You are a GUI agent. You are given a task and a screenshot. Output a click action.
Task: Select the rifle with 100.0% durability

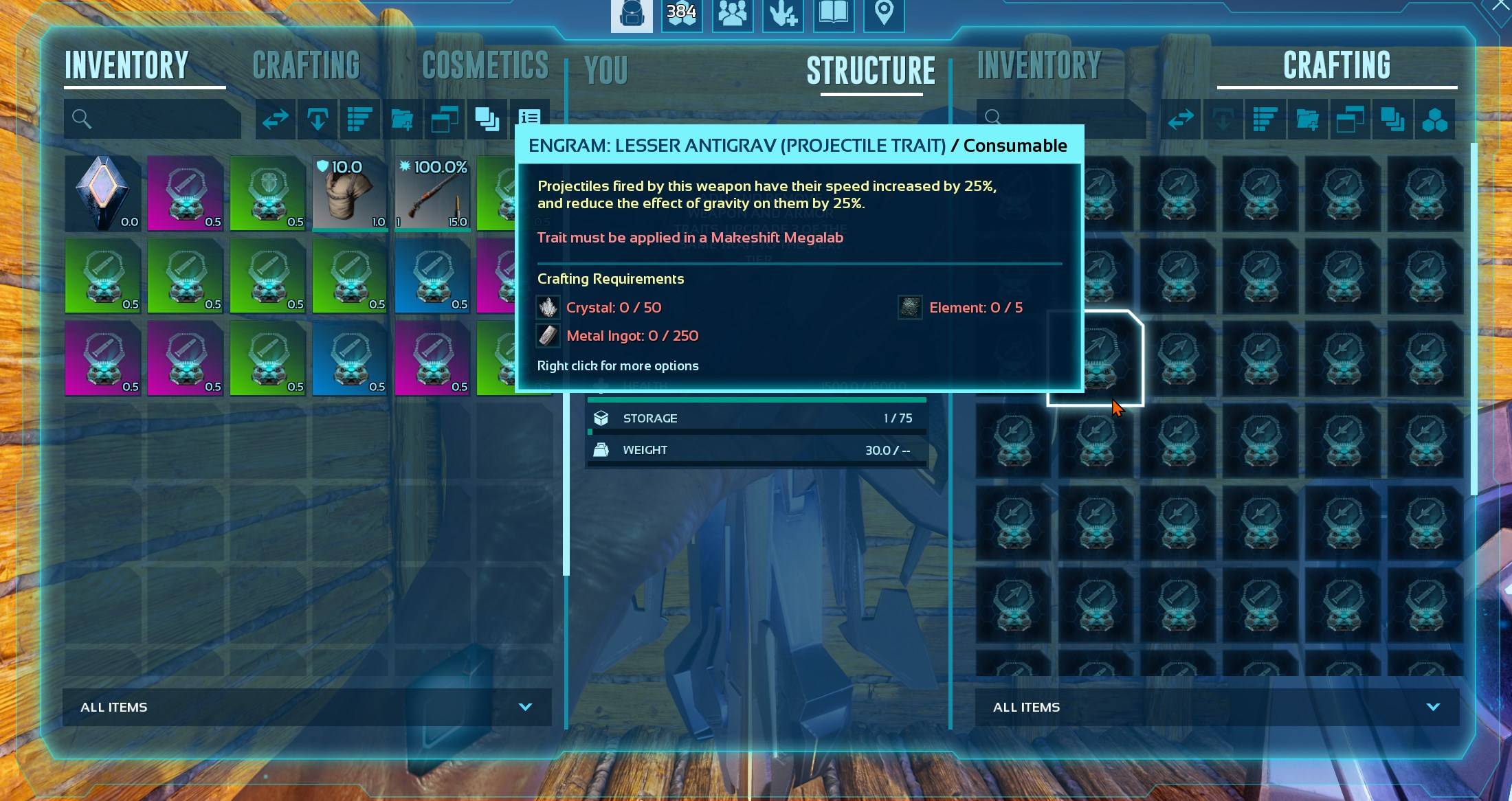click(x=432, y=193)
